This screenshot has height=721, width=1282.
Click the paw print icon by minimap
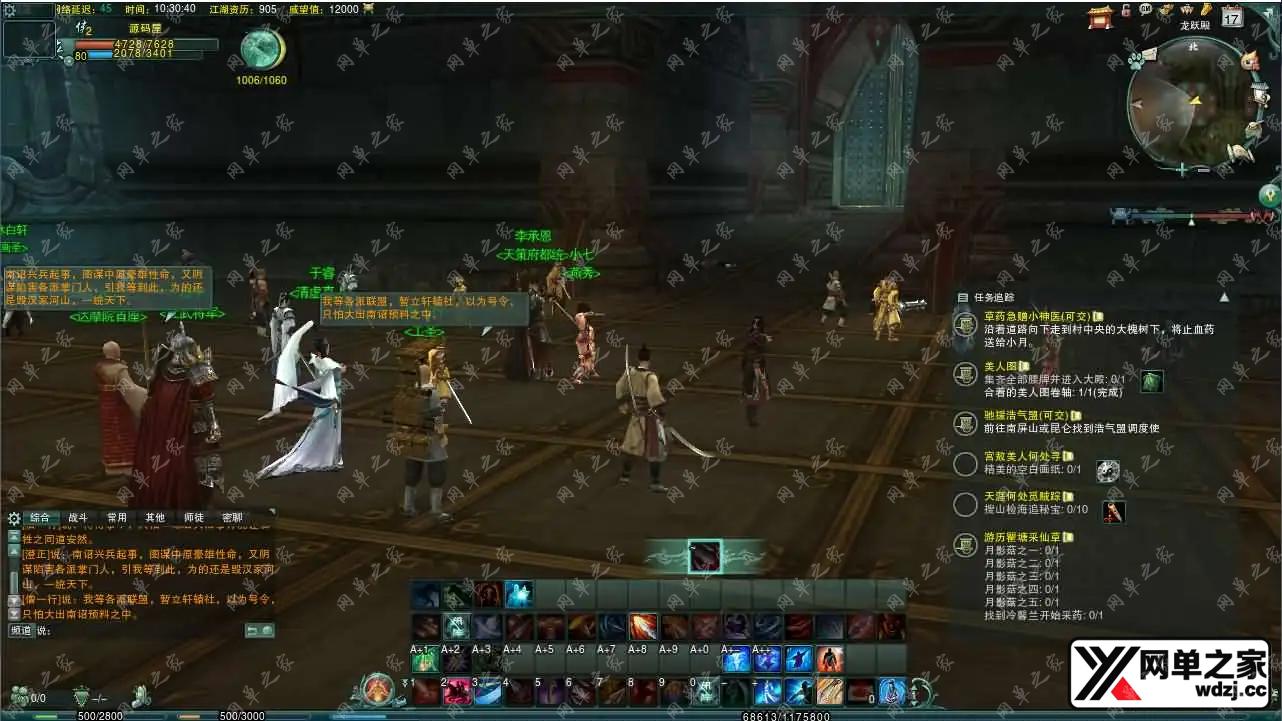1136,60
